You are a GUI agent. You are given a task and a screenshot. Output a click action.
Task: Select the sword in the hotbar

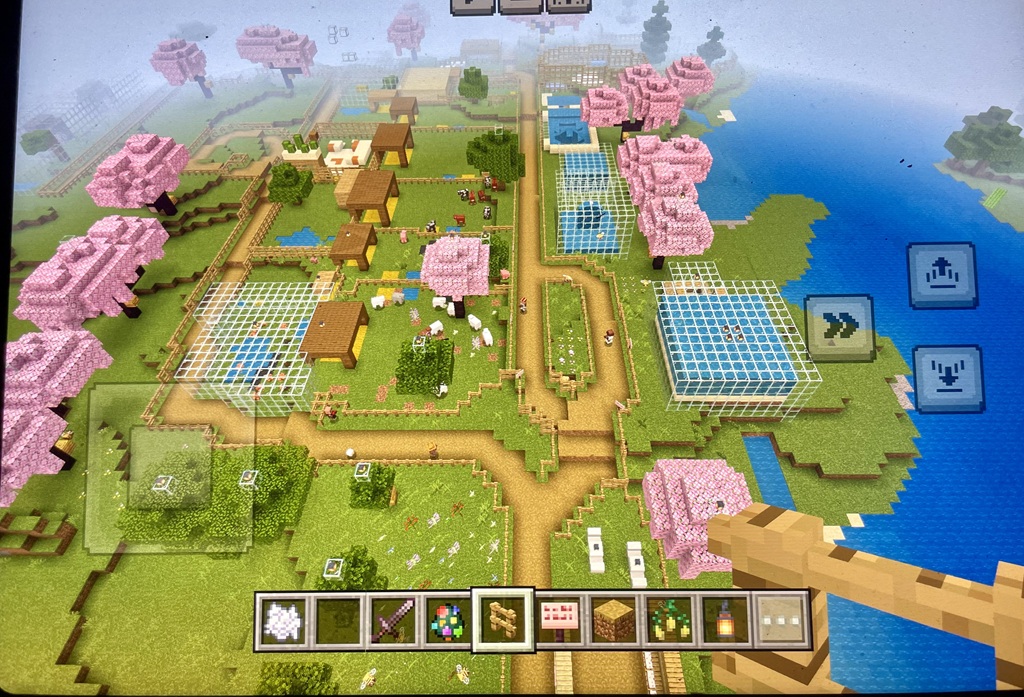pos(391,620)
